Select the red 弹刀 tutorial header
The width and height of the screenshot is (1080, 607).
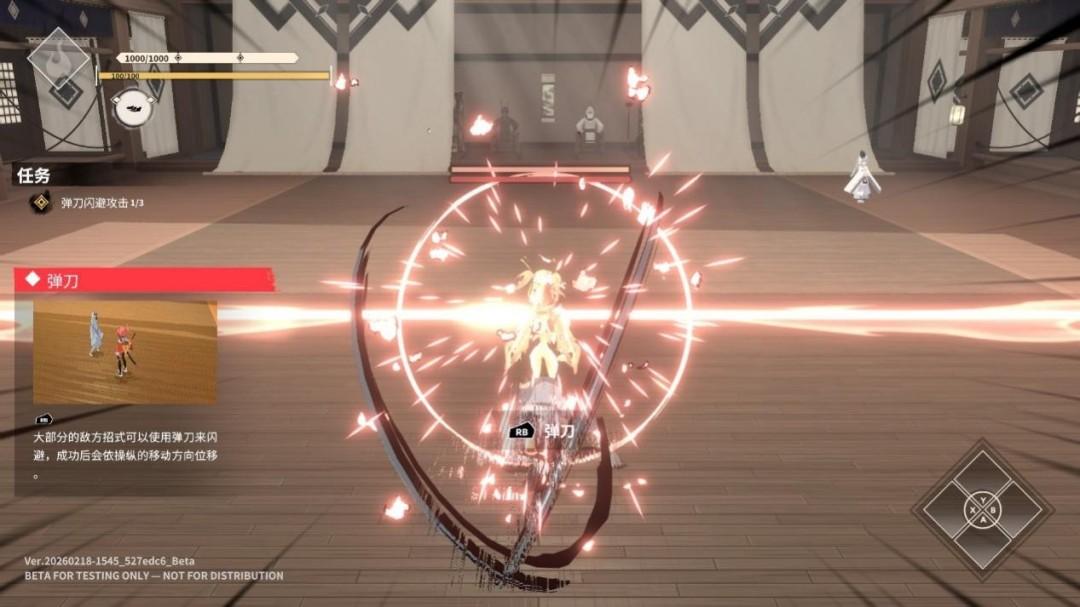144,280
